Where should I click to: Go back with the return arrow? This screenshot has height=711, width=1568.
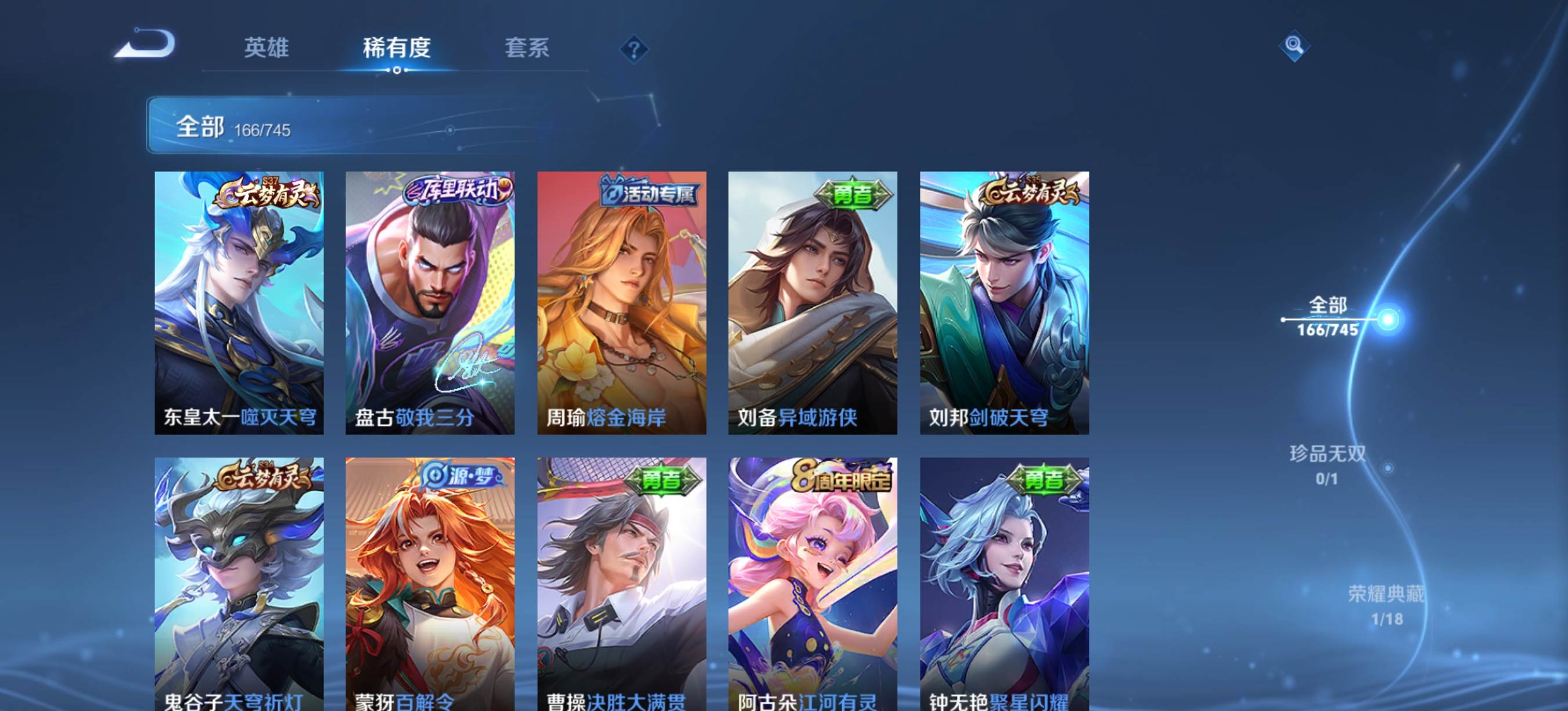146,44
